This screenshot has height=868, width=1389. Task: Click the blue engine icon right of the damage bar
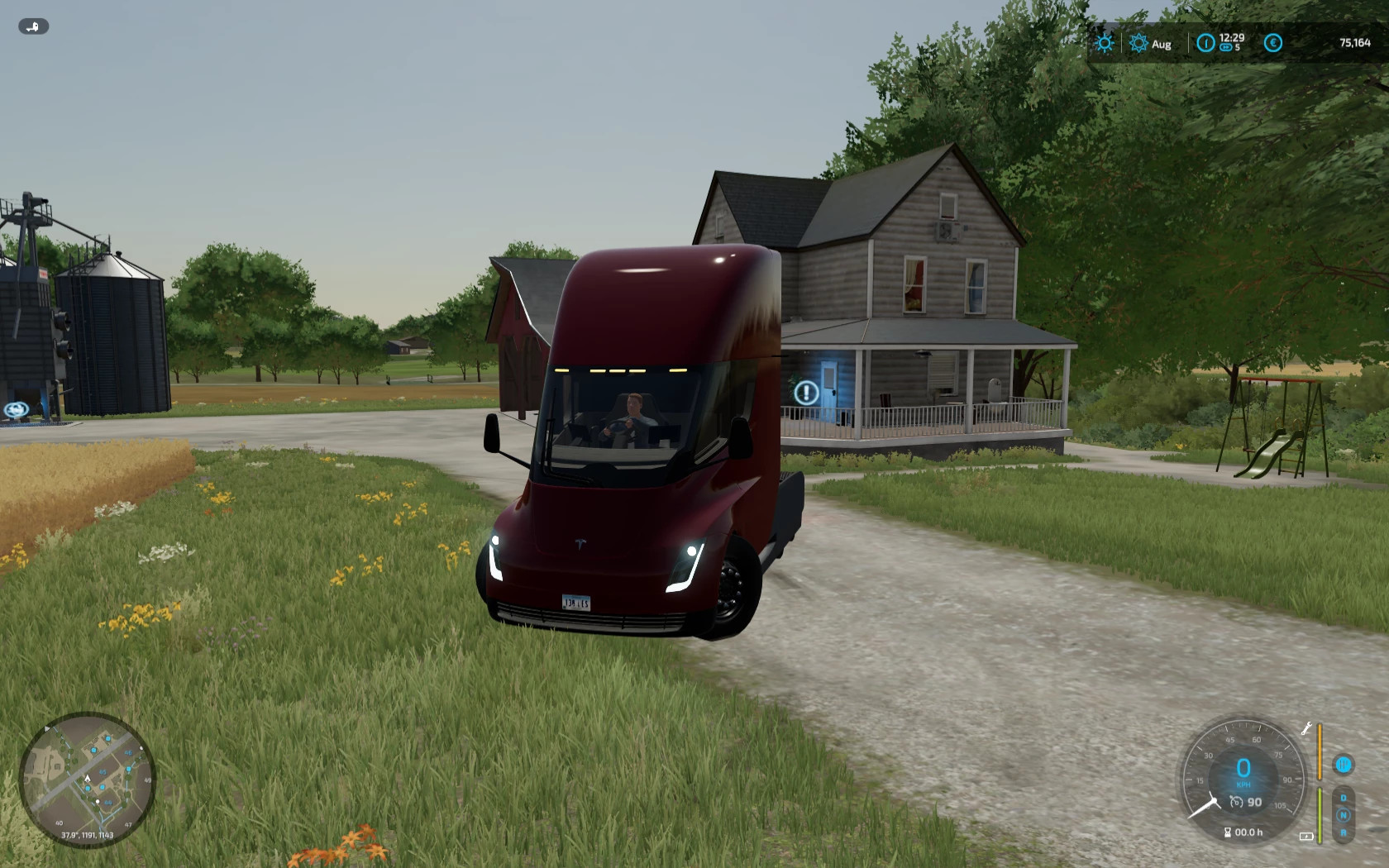1343,765
